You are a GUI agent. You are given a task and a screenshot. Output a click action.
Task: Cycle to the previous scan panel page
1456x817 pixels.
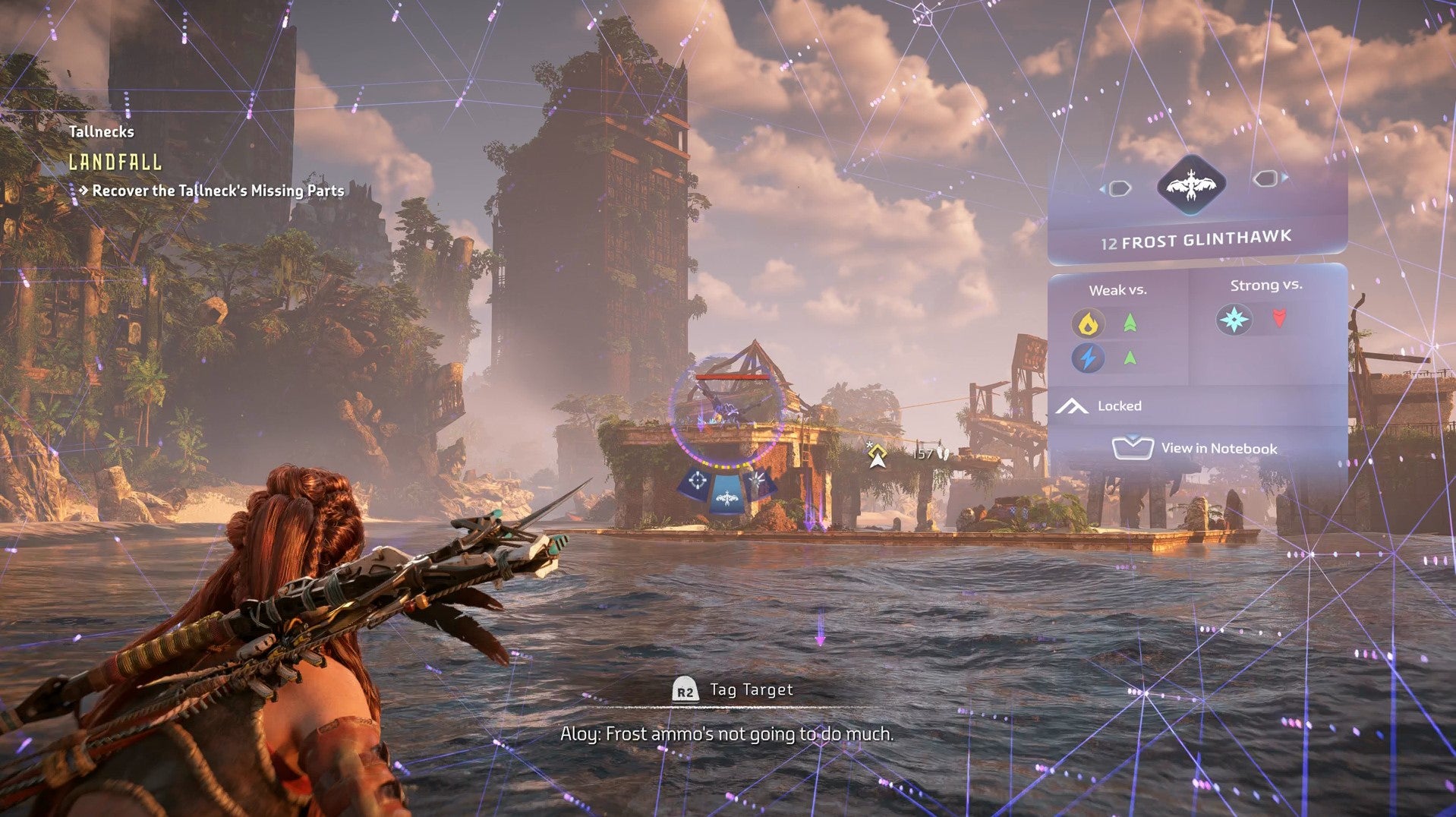(x=1117, y=188)
